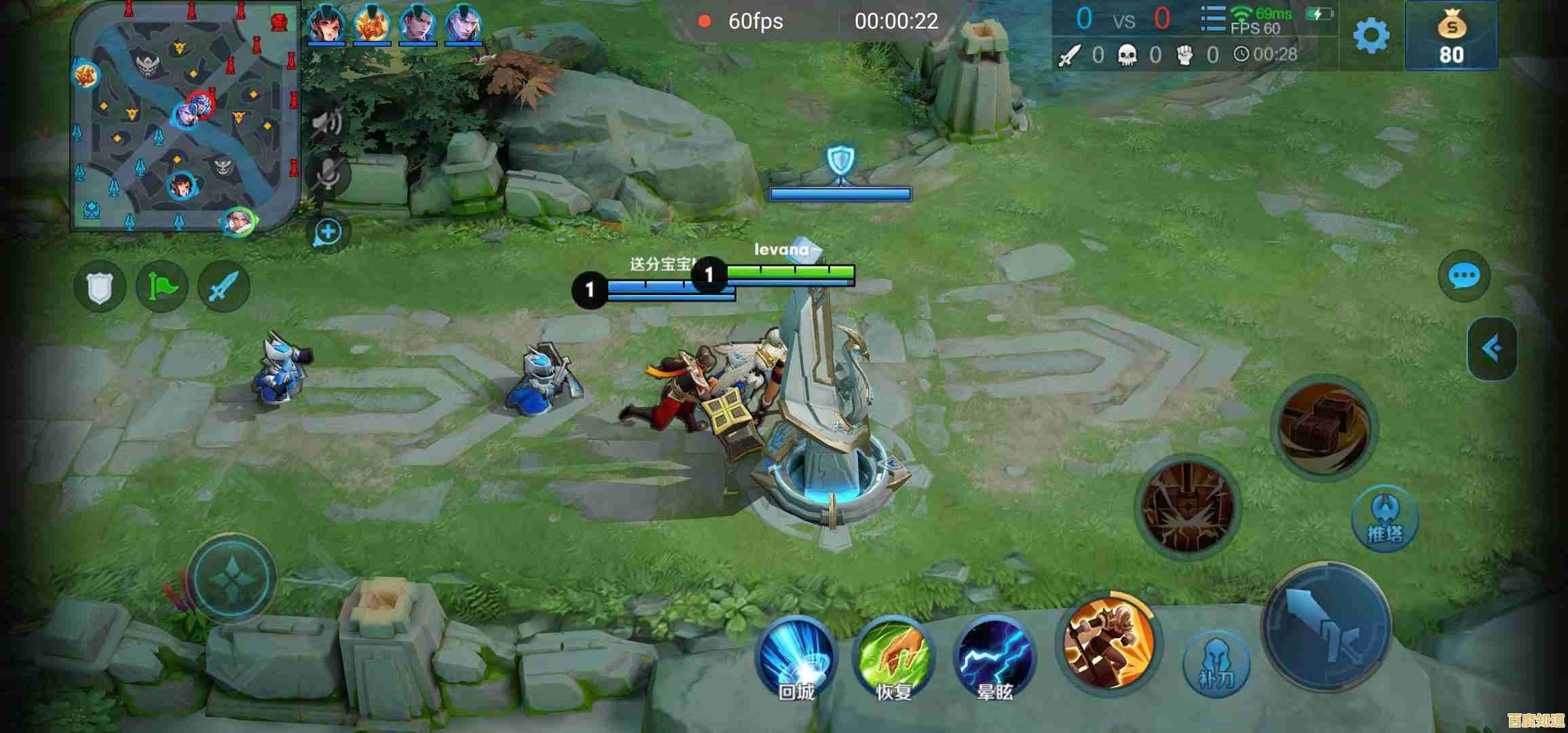Image resolution: width=1568 pixels, height=733 pixels.
Task: Send the sword attack signal
Action: coord(224,286)
